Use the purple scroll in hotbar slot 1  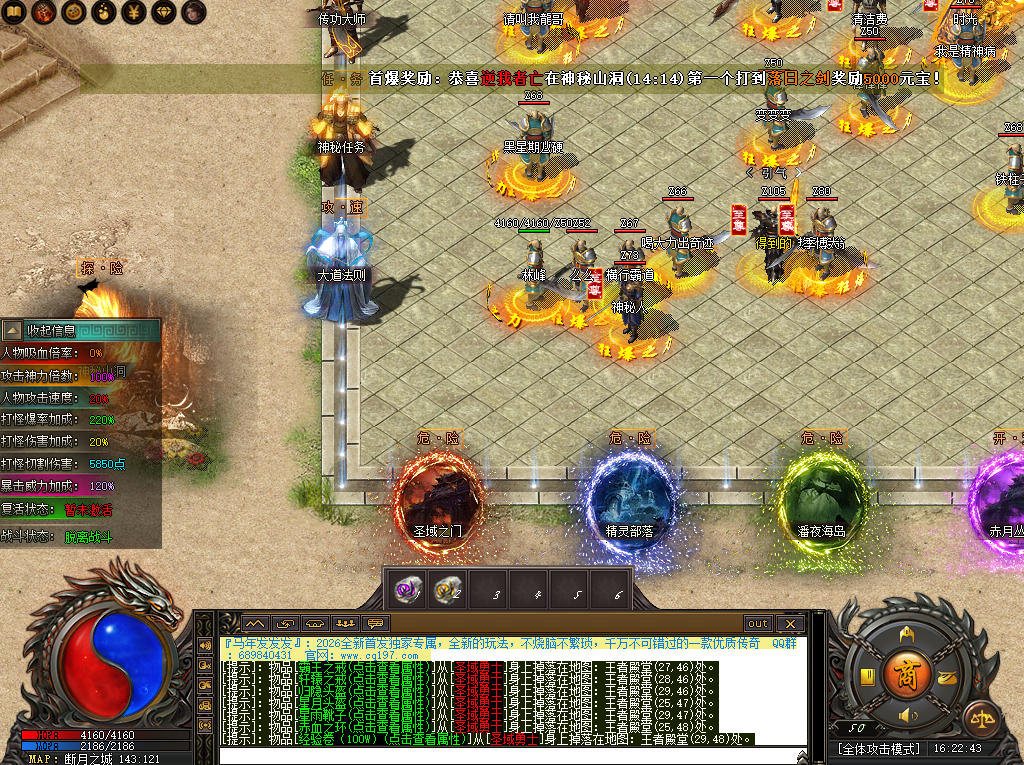(x=408, y=592)
